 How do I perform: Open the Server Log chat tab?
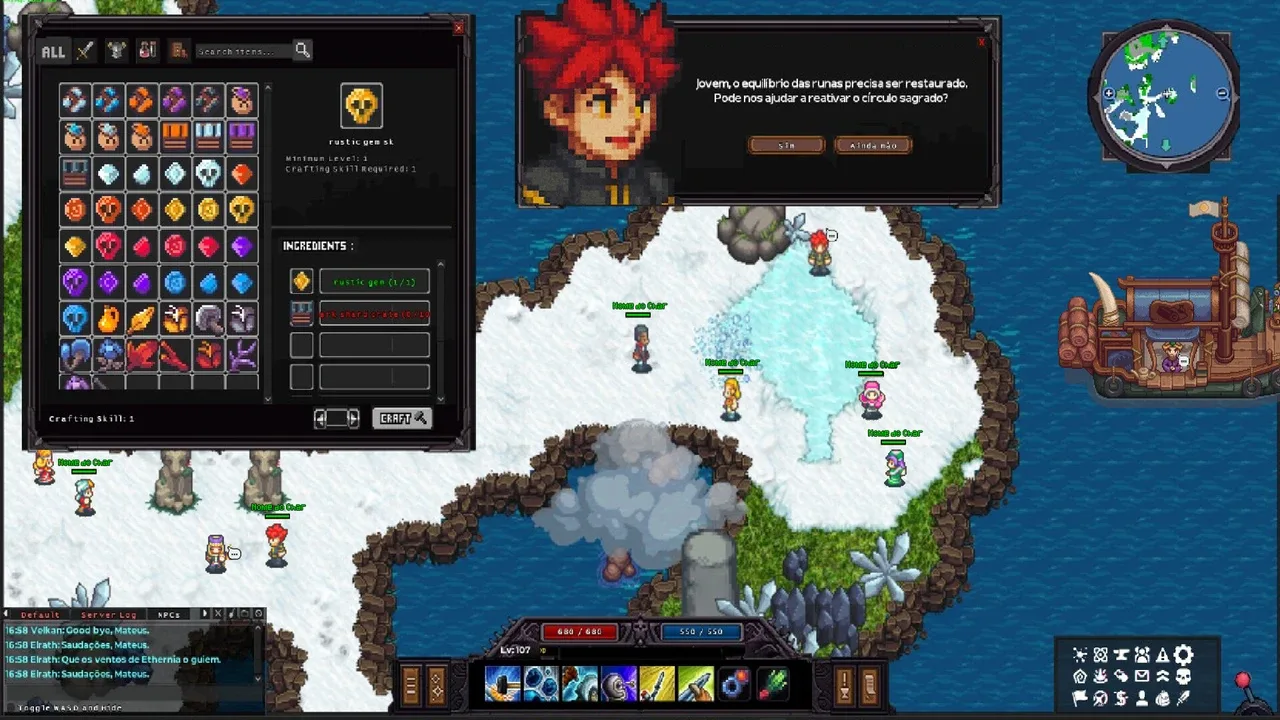click(110, 614)
